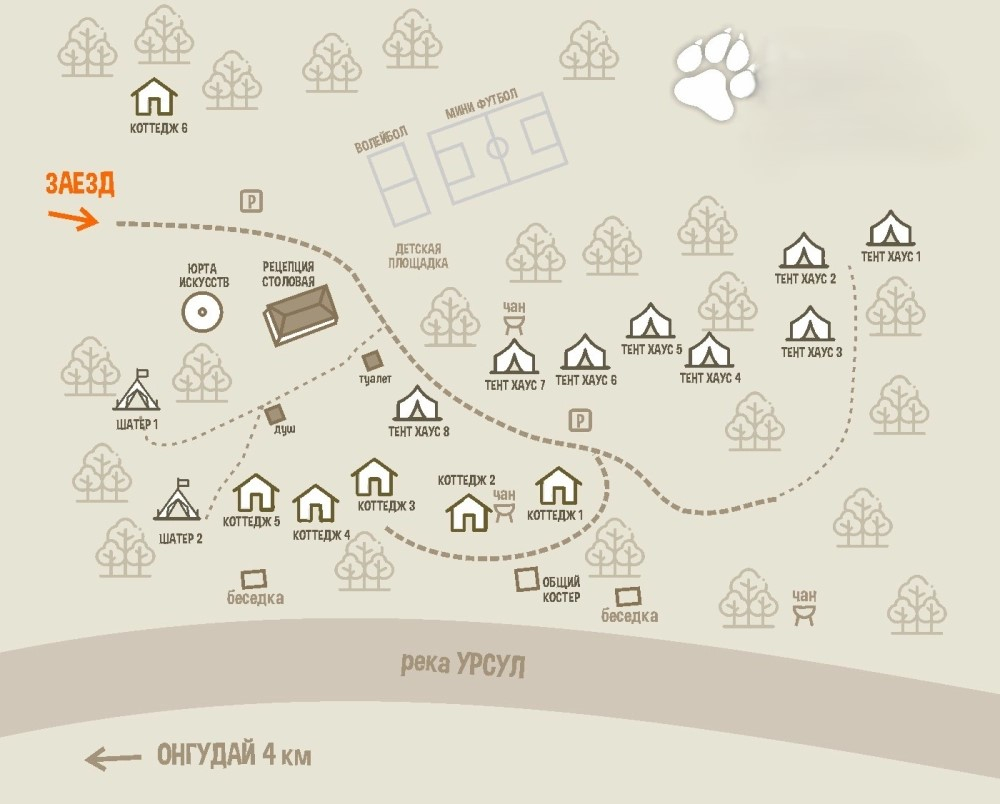Select the Коттедж 4 house icon
The height and width of the screenshot is (804, 1000).
point(316,504)
